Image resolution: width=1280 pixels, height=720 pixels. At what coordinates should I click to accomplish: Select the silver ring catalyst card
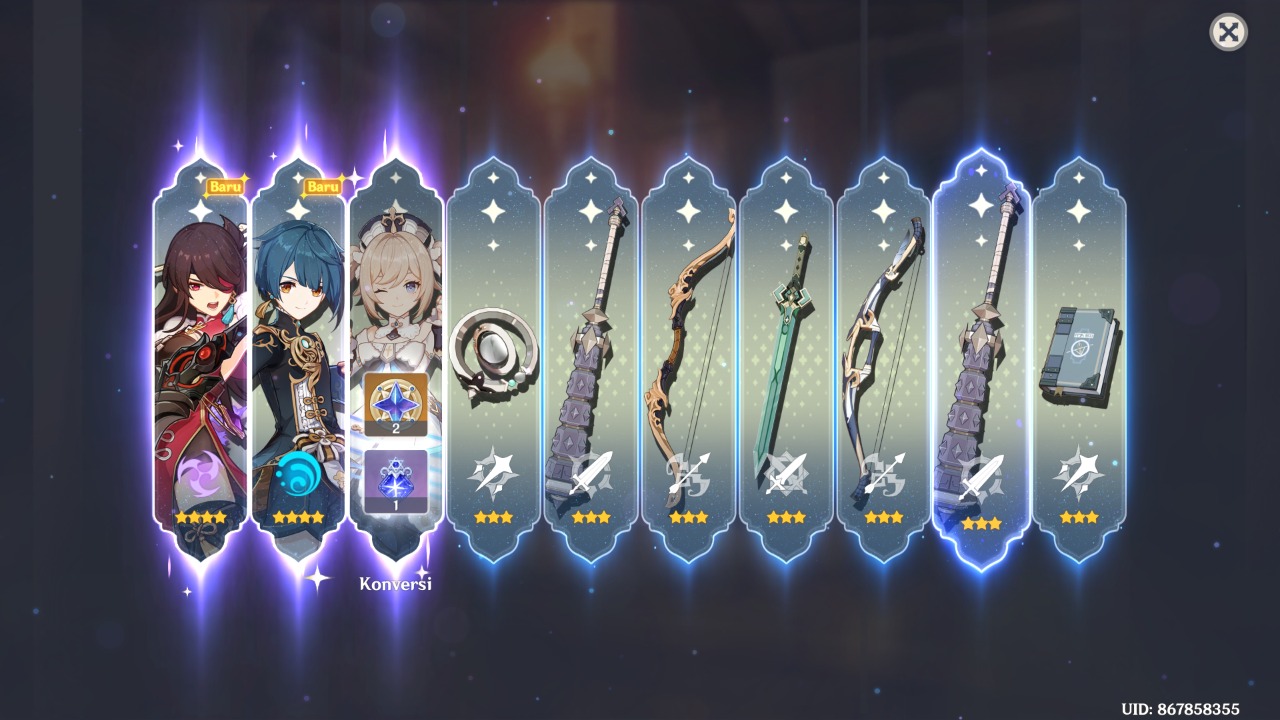[x=490, y=350]
